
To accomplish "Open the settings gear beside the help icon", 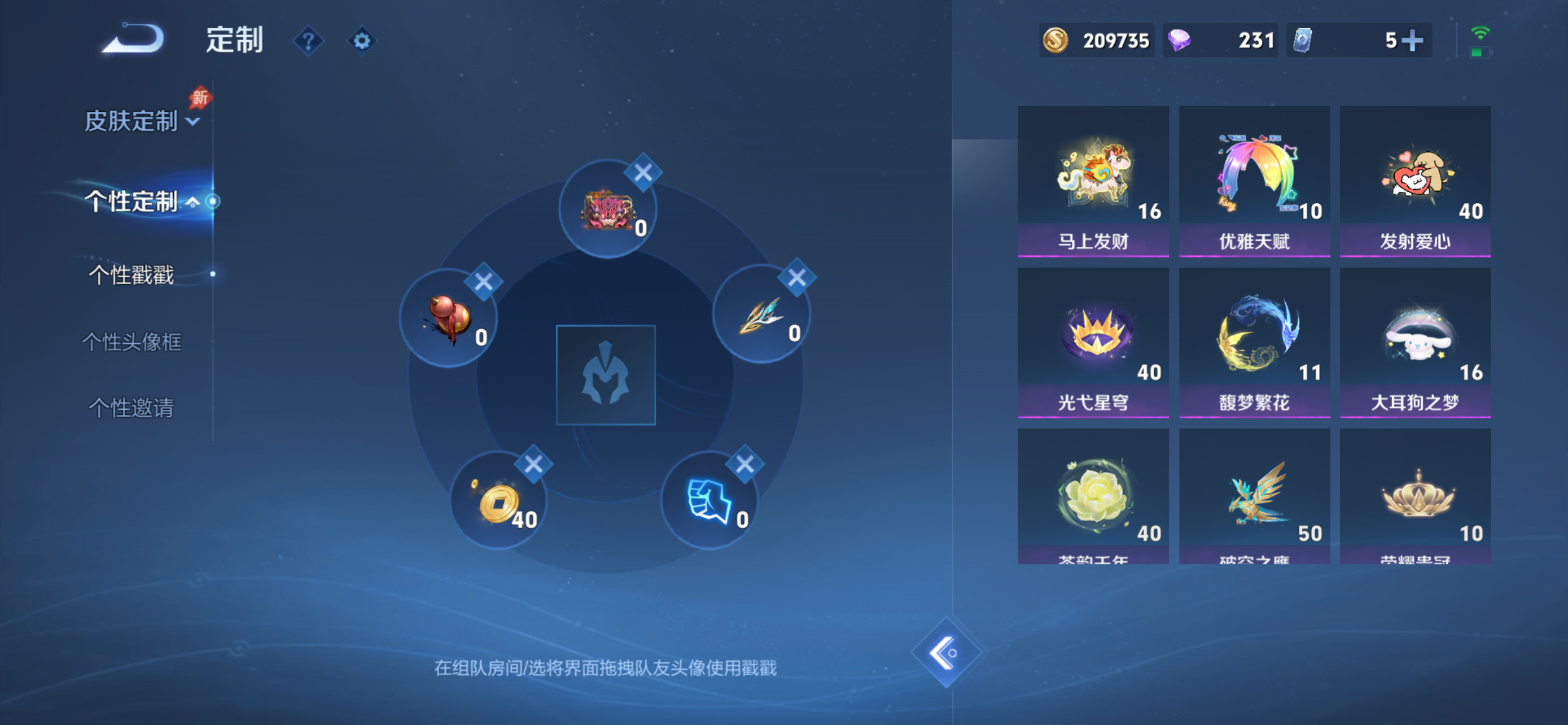I will tap(362, 40).
